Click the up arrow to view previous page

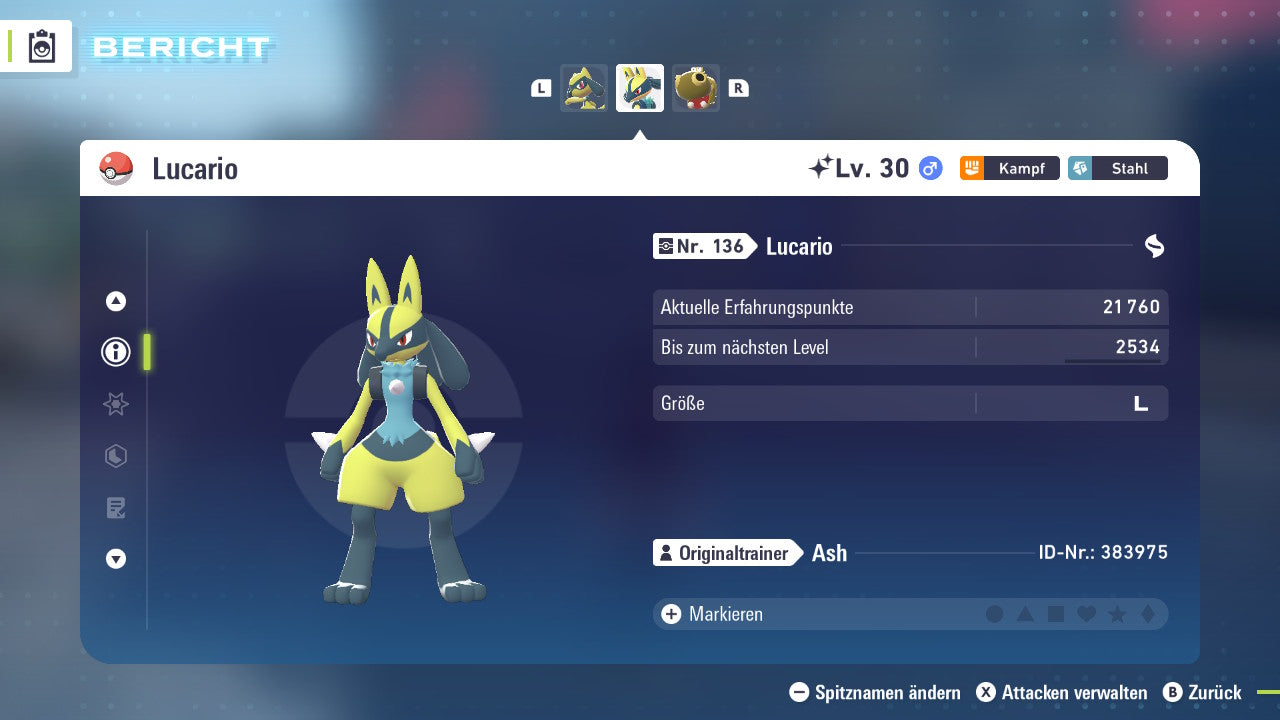click(115, 300)
